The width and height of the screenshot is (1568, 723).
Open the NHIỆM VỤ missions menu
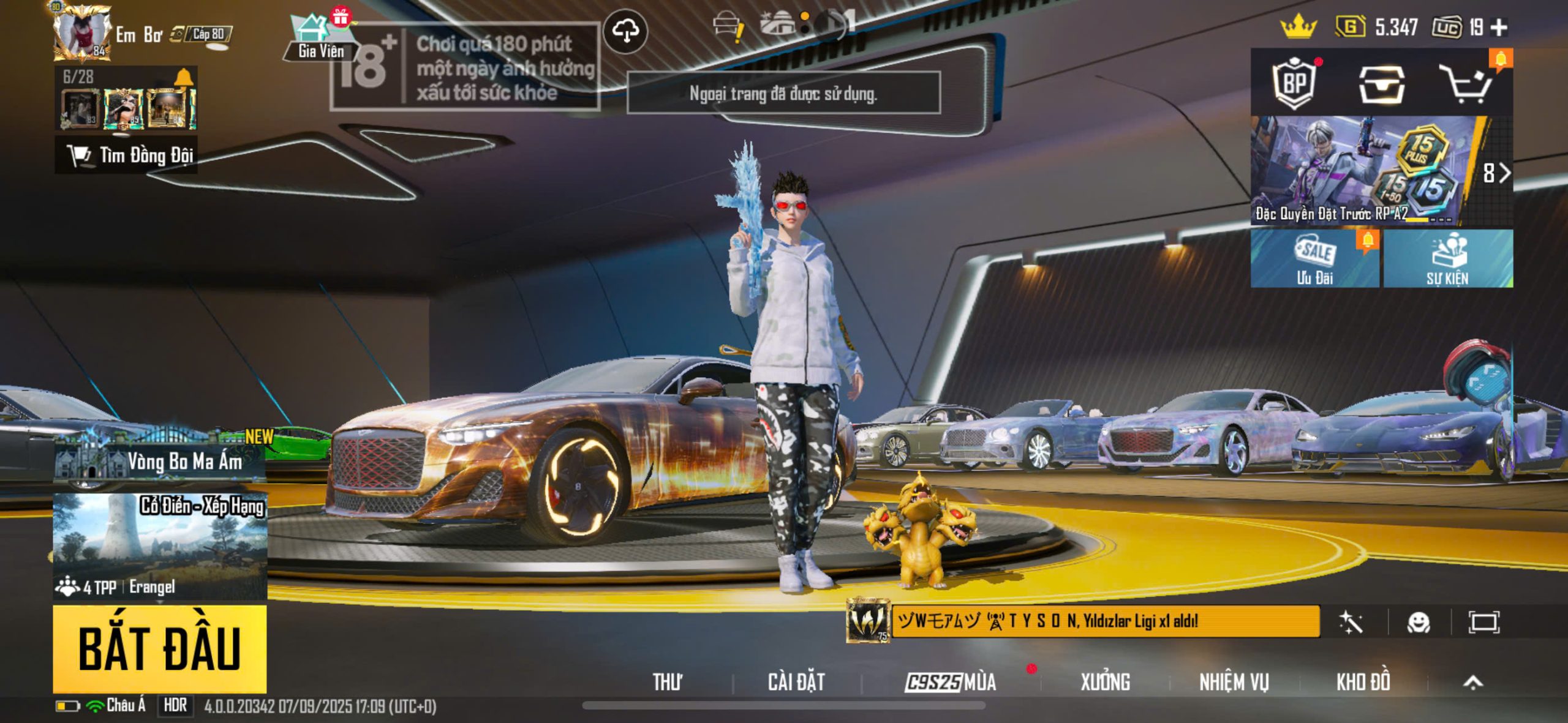[x=1234, y=681]
